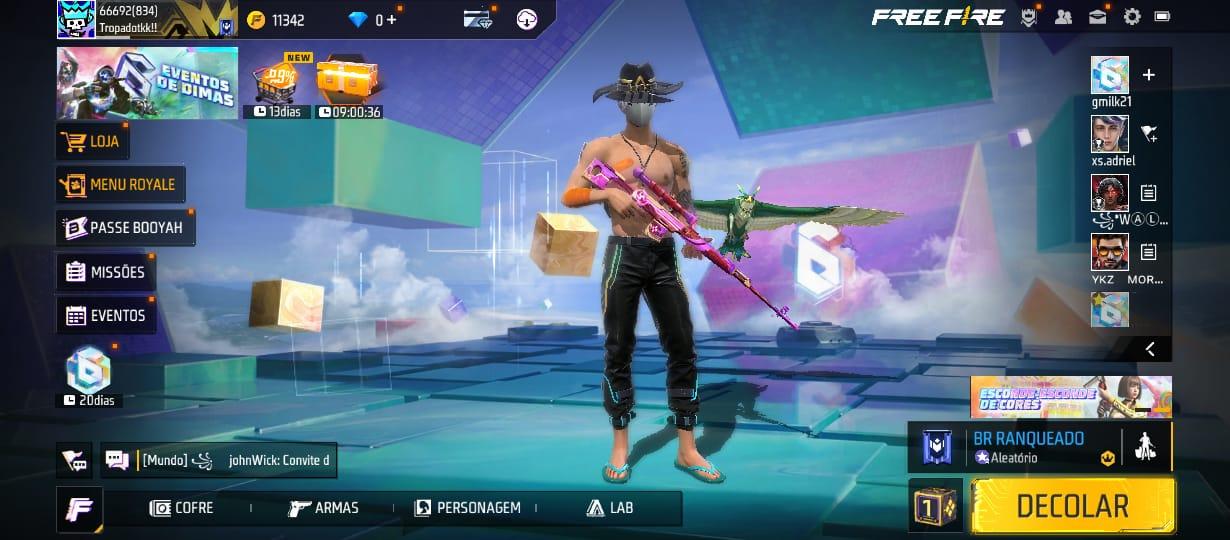This screenshot has width=1230, height=540.
Task: Open the Esconde-Esconde de Cores banner
Action: 1070,397
